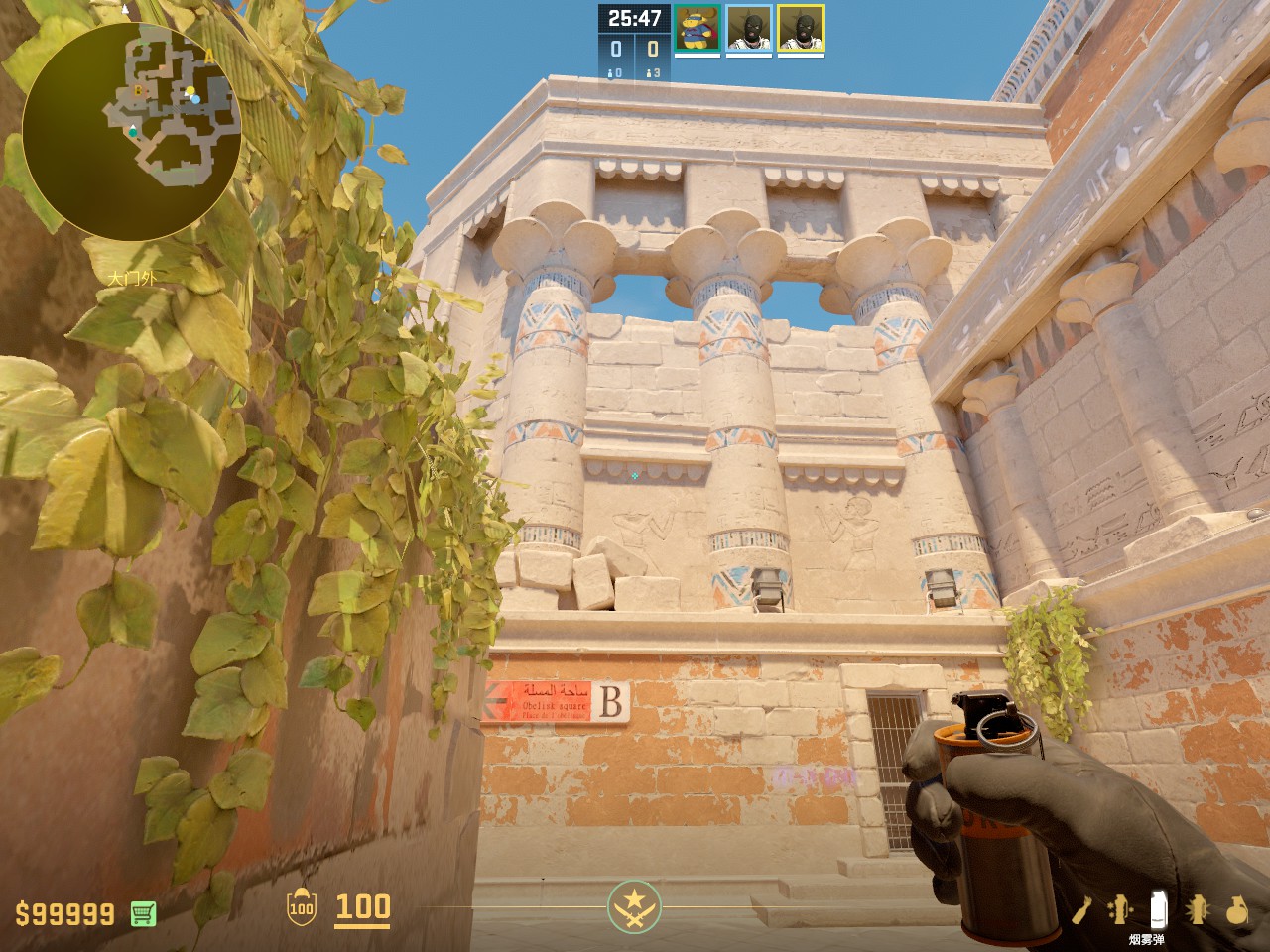Click the circular radar minimap
1270x952 pixels.
pyautogui.click(x=131, y=131)
